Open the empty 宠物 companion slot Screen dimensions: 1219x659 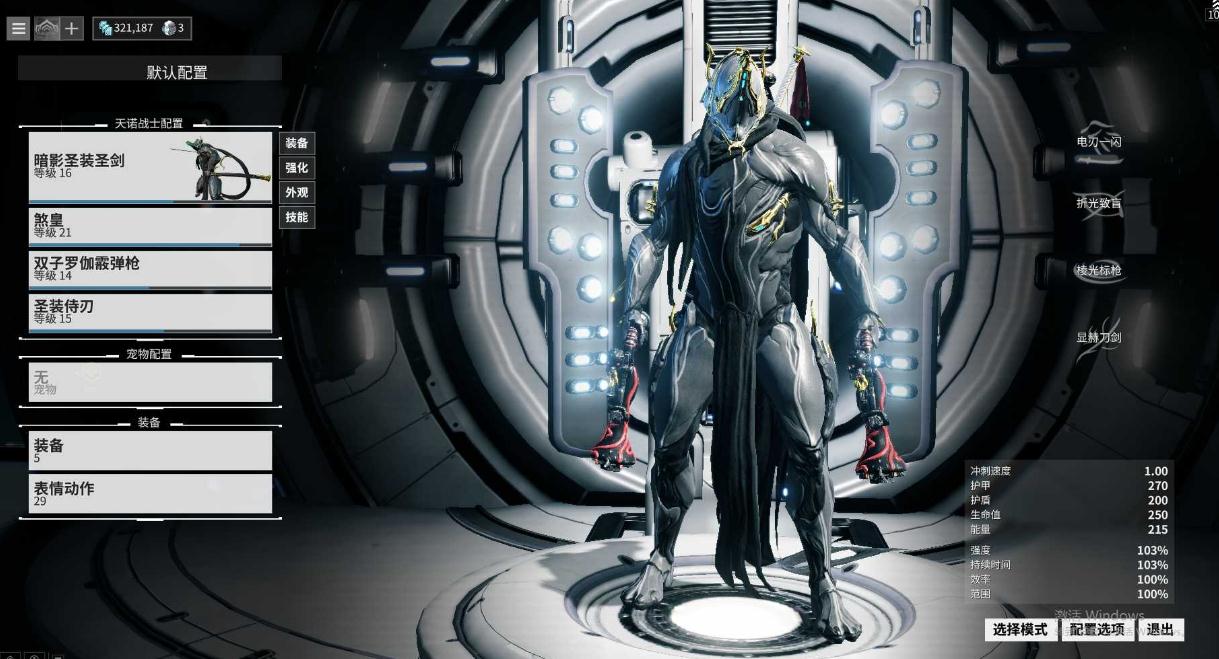(x=150, y=382)
